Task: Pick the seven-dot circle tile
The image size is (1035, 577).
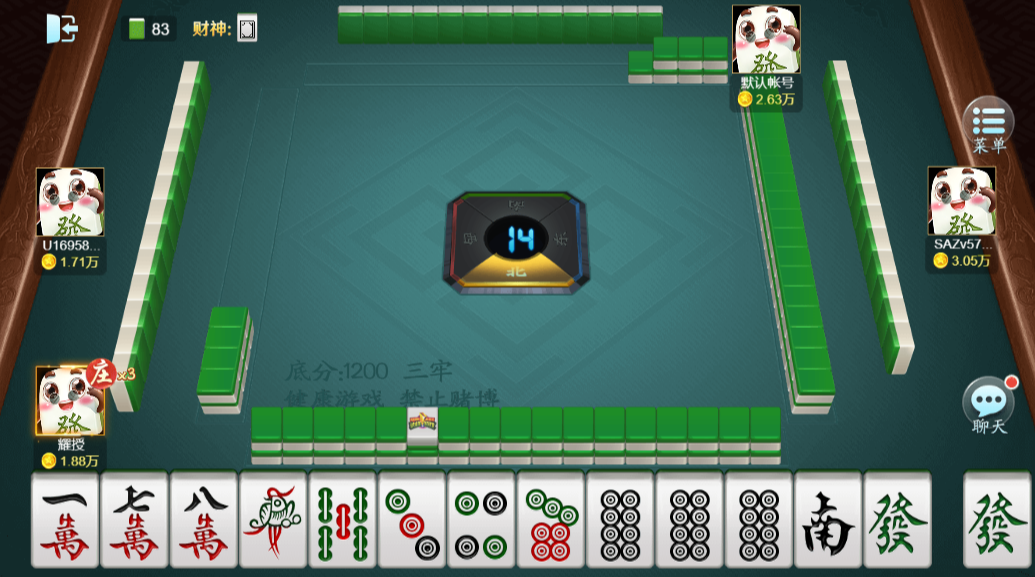Action: coord(550,521)
